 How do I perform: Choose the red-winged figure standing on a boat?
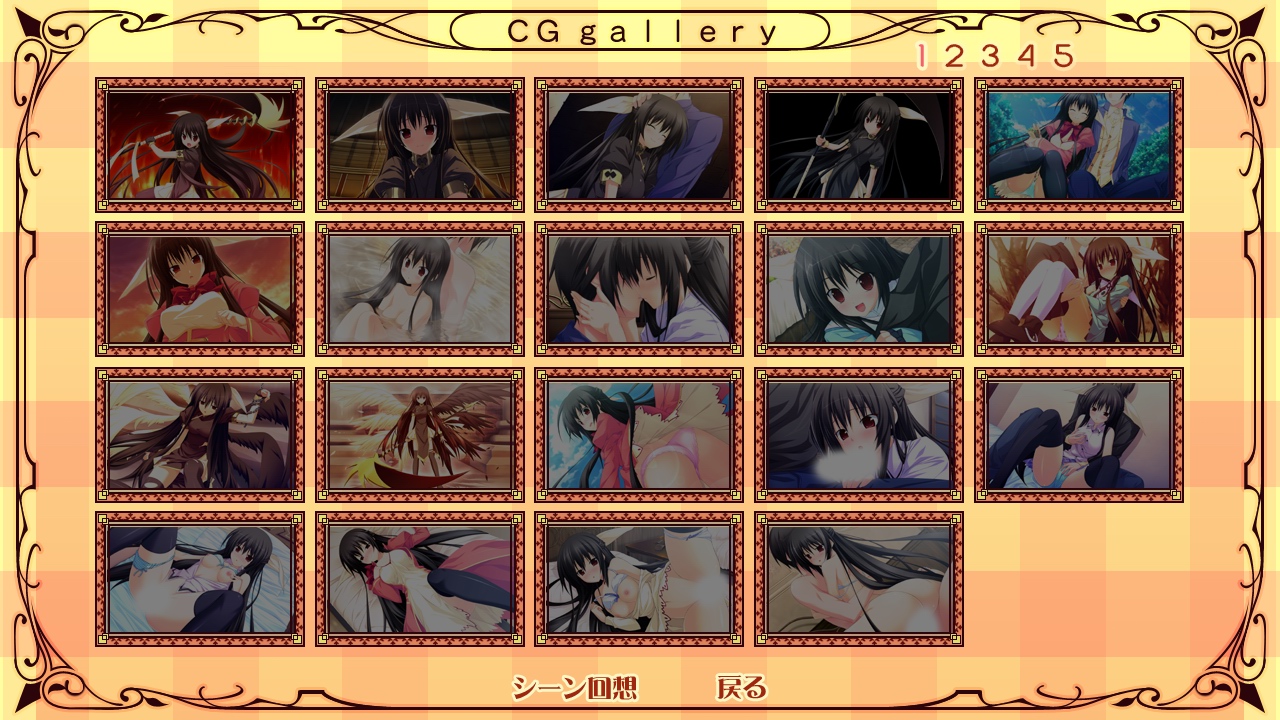(420, 434)
